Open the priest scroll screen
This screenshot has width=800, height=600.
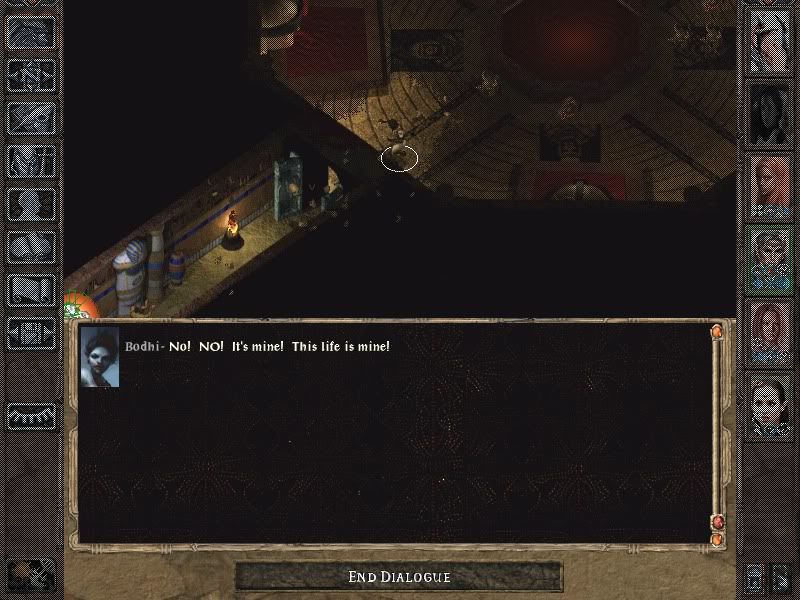pos(32,290)
